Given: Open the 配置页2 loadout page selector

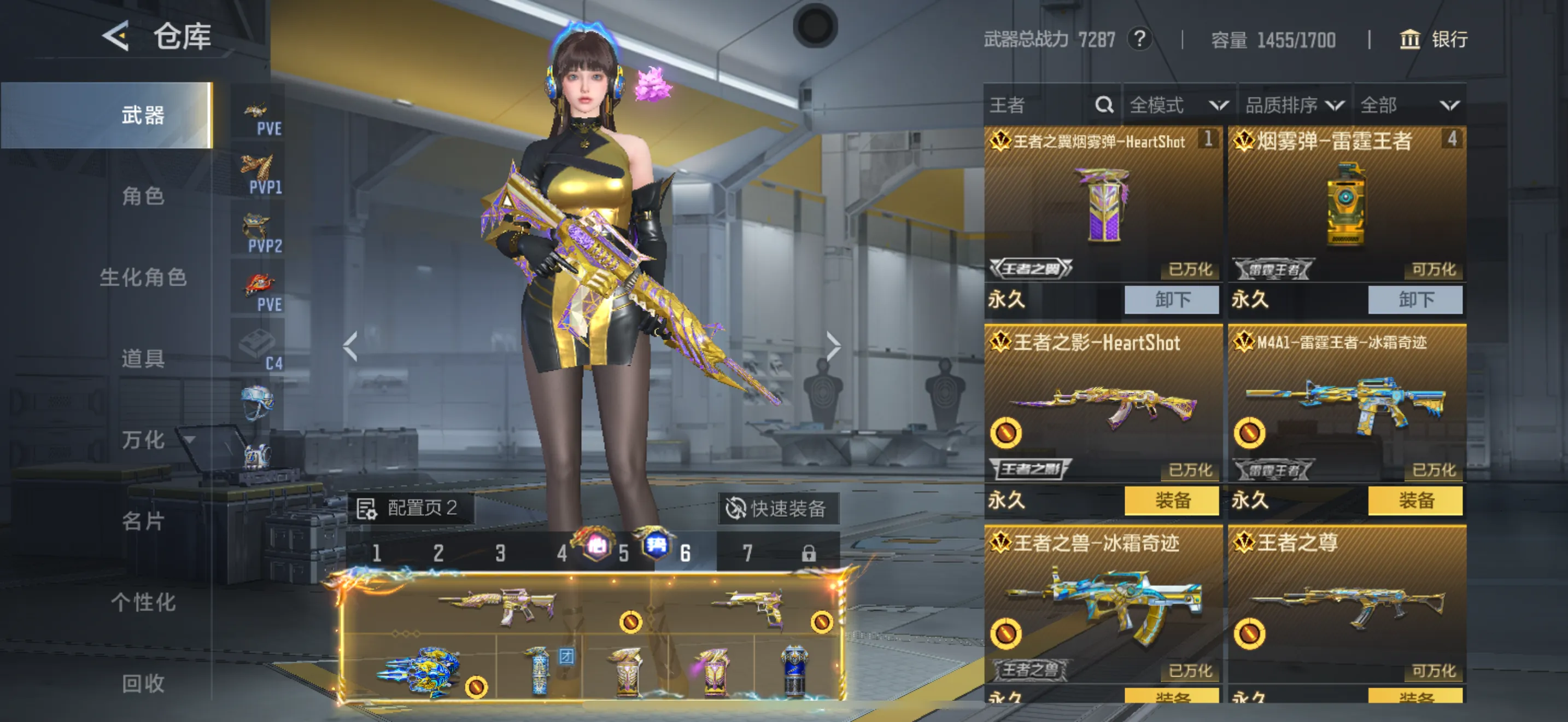Looking at the screenshot, I should point(410,508).
